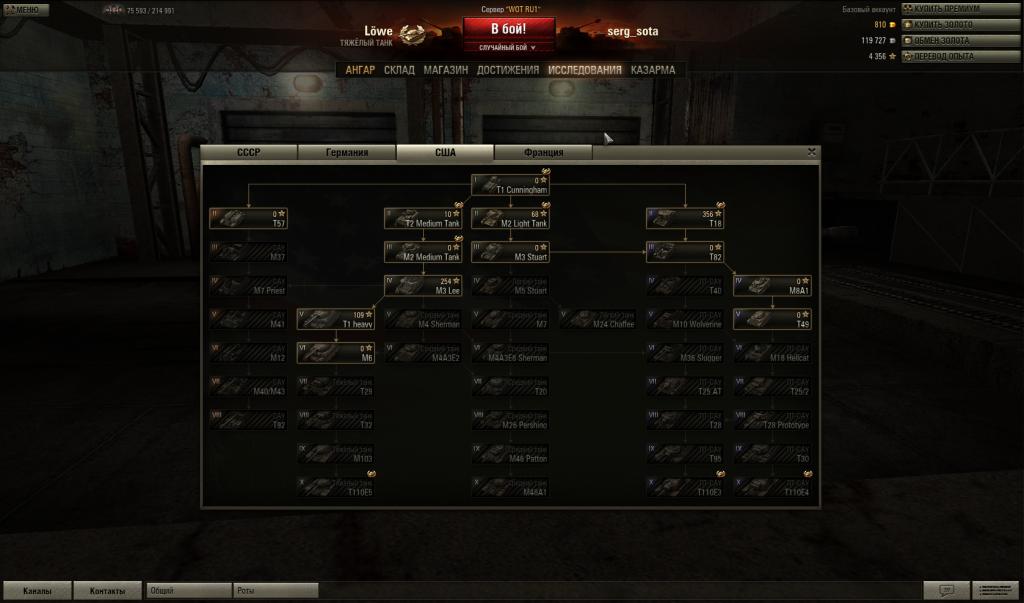Switch to the Германия tech tree

pyautogui.click(x=347, y=153)
